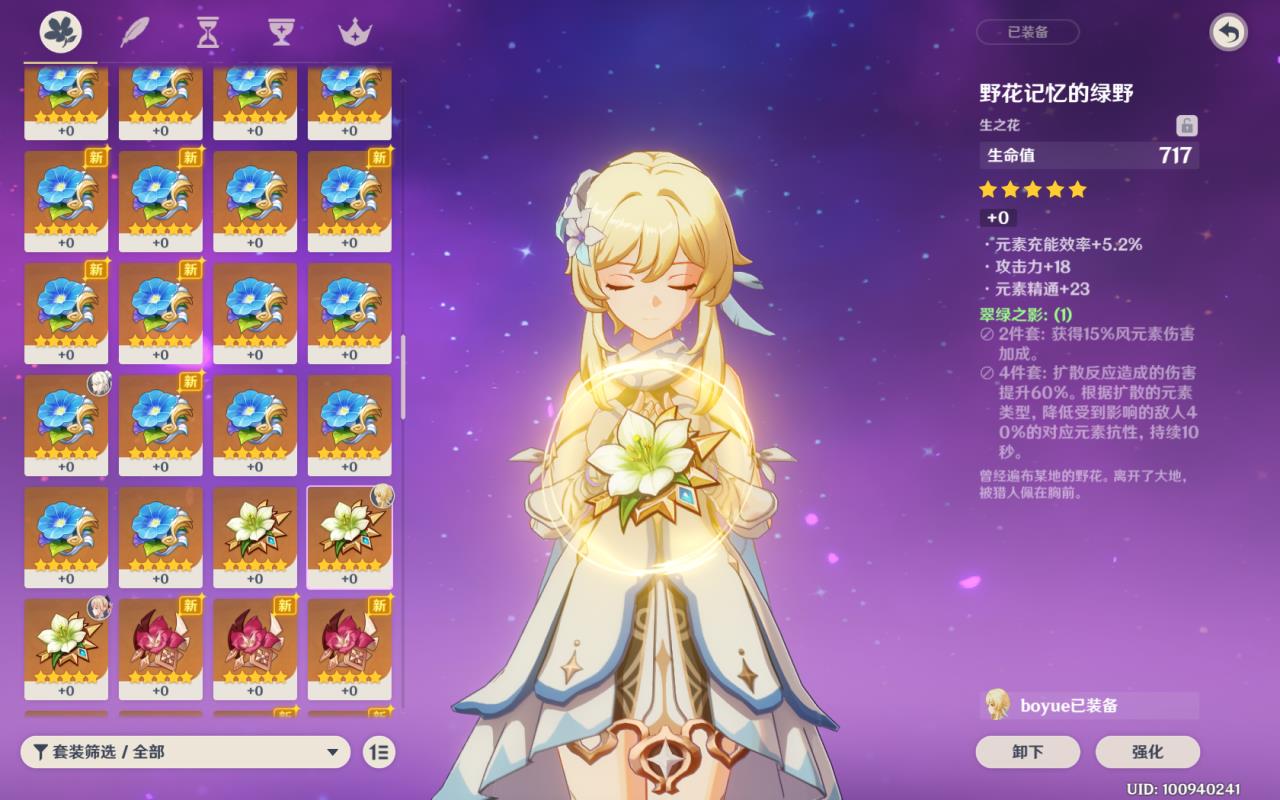Open the Circlet of Logos crown tab
This screenshot has width=1280, height=800.
coord(354,32)
